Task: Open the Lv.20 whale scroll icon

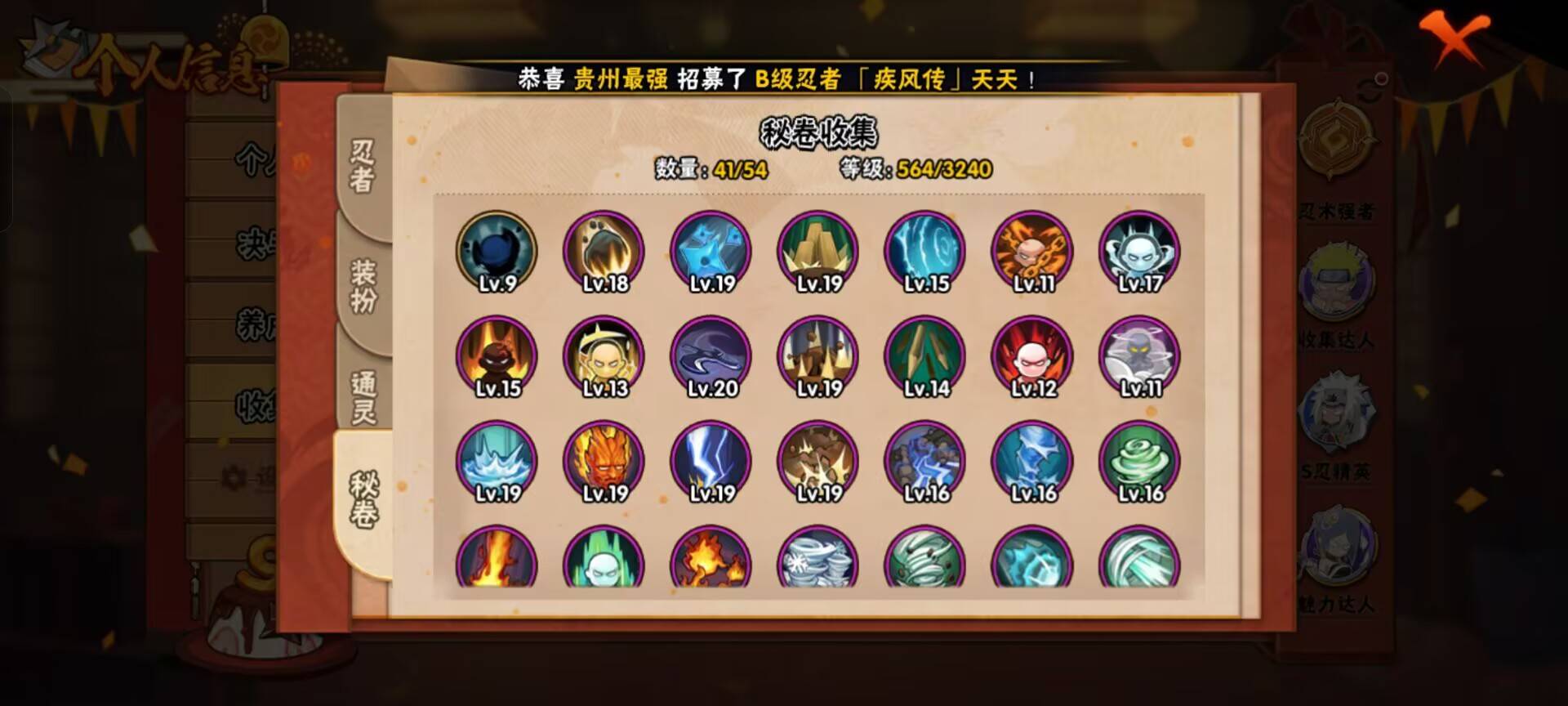Action: [710, 357]
